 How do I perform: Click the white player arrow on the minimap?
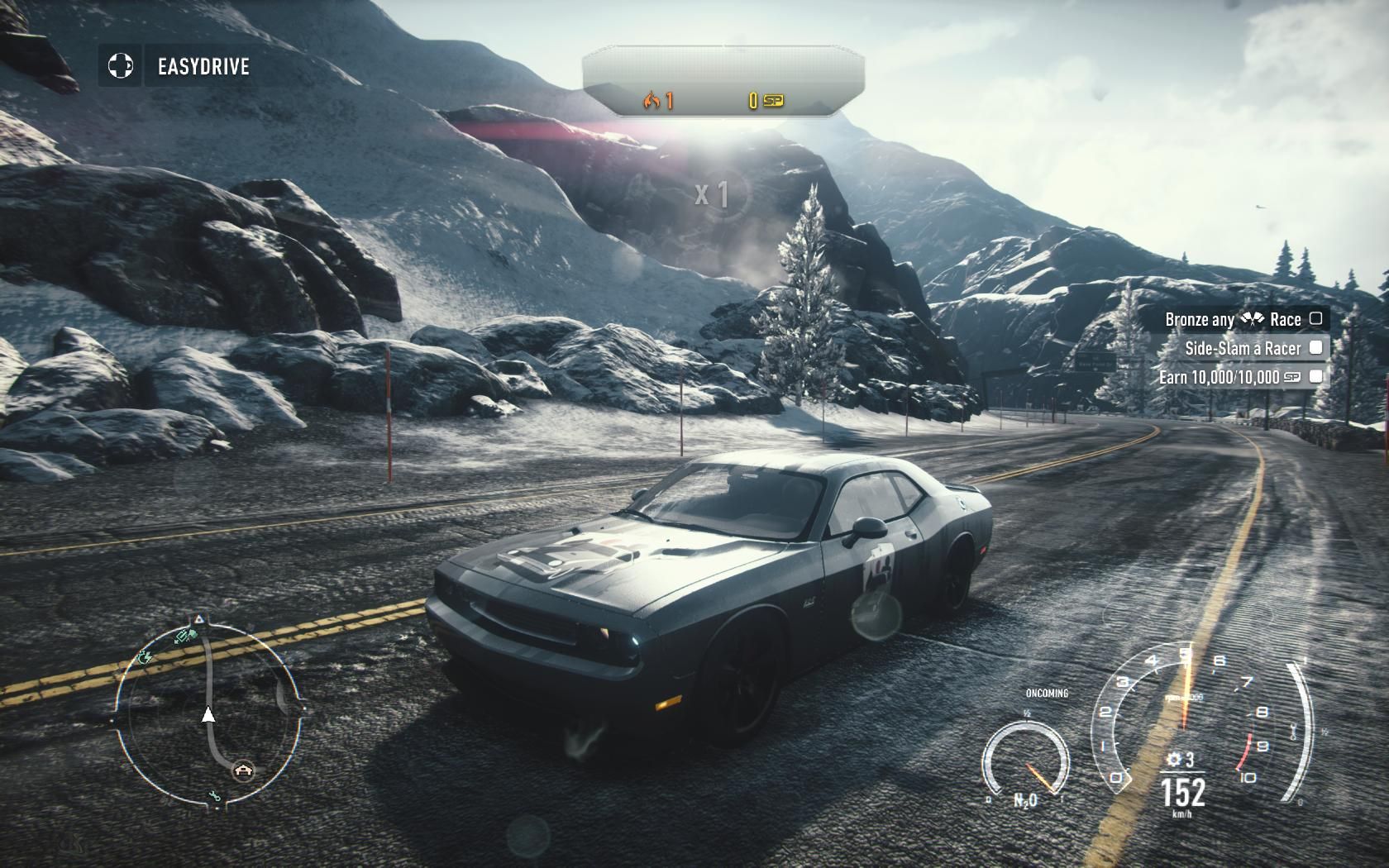[x=208, y=715]
